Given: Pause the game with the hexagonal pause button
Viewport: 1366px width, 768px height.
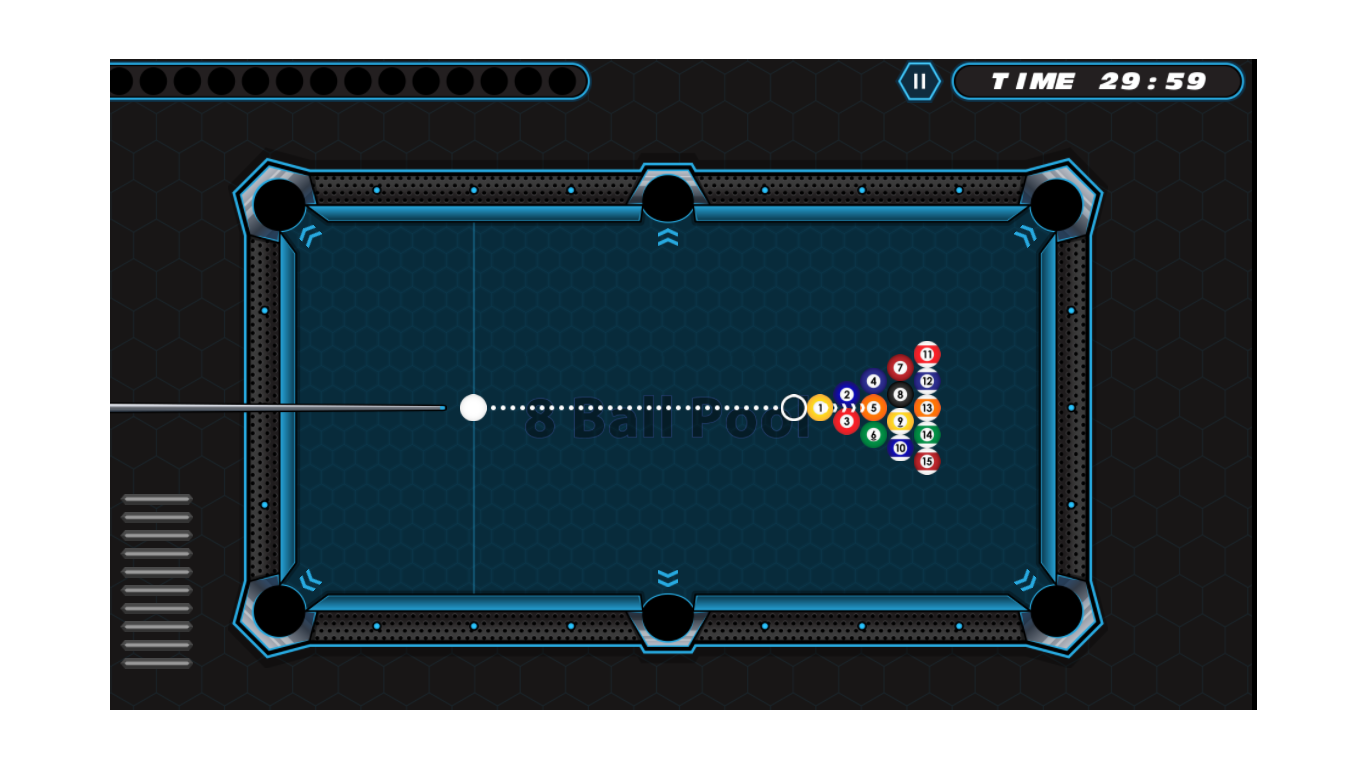Looking at the screenshot, I should [920, 82].
